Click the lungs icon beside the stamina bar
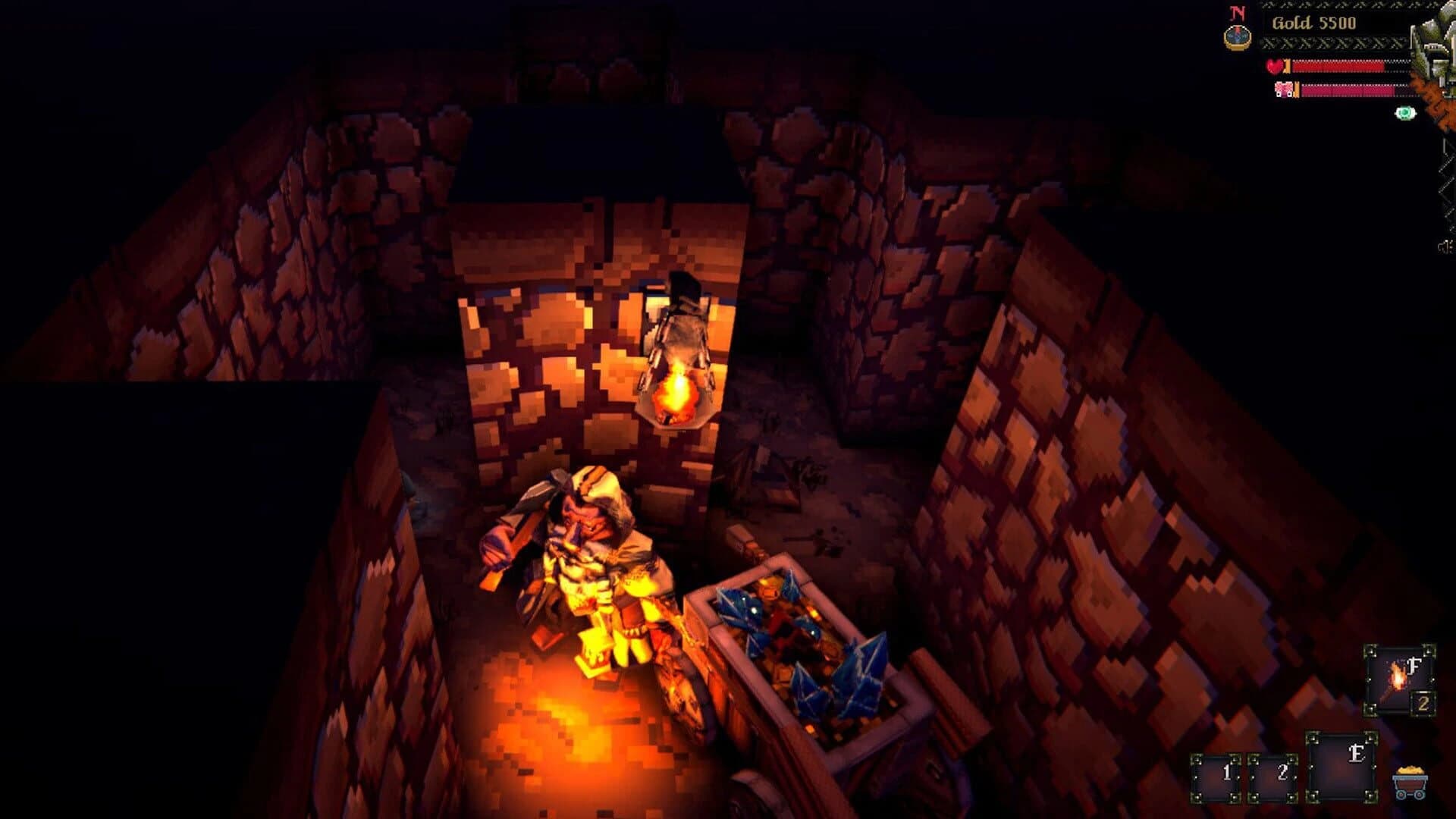 pyautogui.click(x=1285, y=91)
